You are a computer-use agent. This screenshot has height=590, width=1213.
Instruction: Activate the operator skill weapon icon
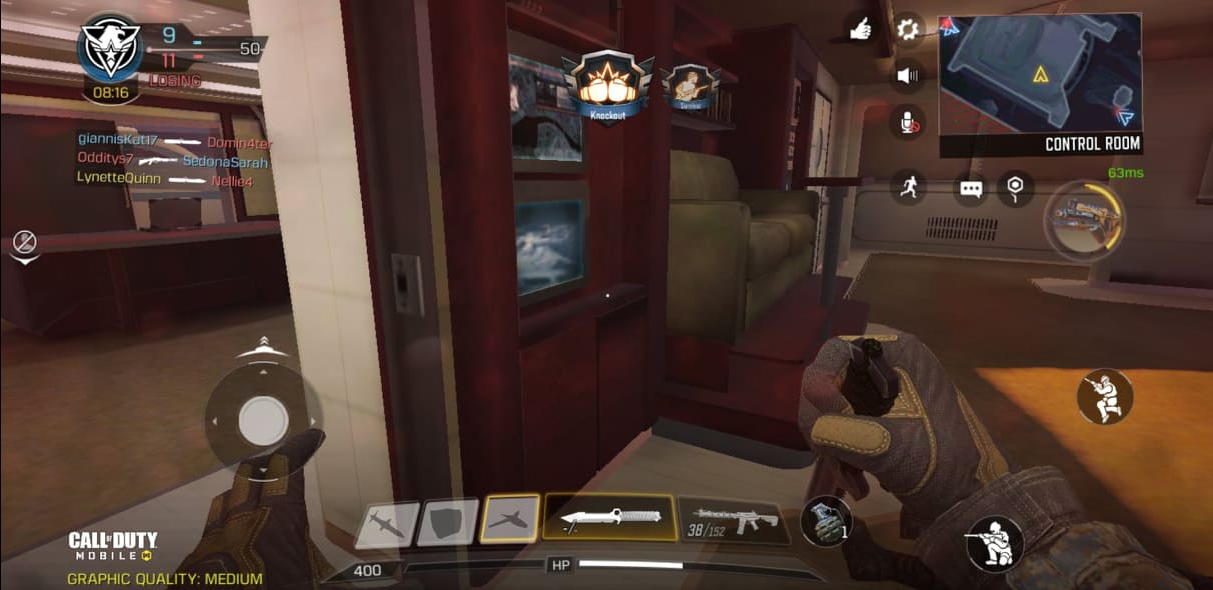pyautogui.click(x=1084, y=216)
